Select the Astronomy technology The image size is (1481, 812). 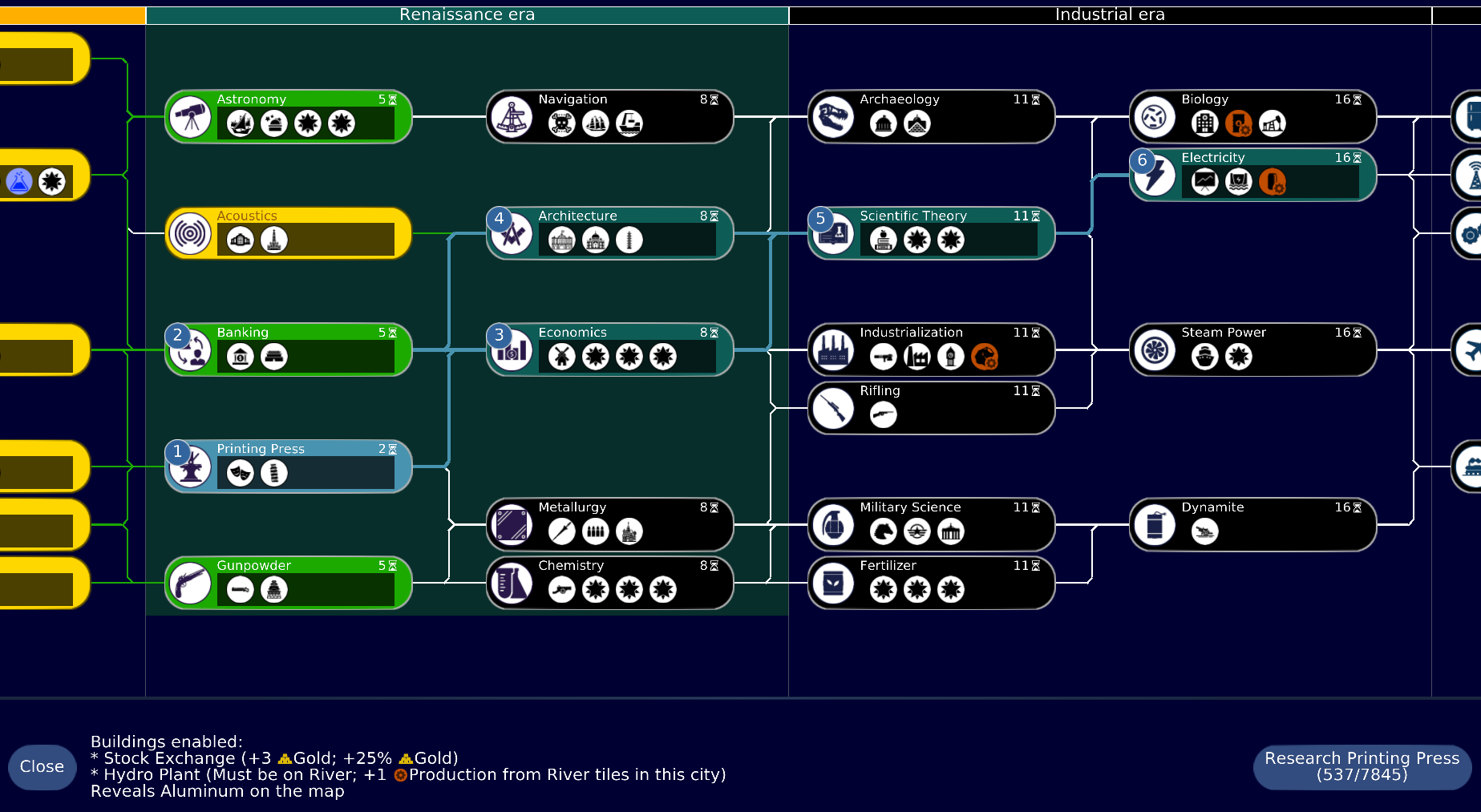click(289, 117)
